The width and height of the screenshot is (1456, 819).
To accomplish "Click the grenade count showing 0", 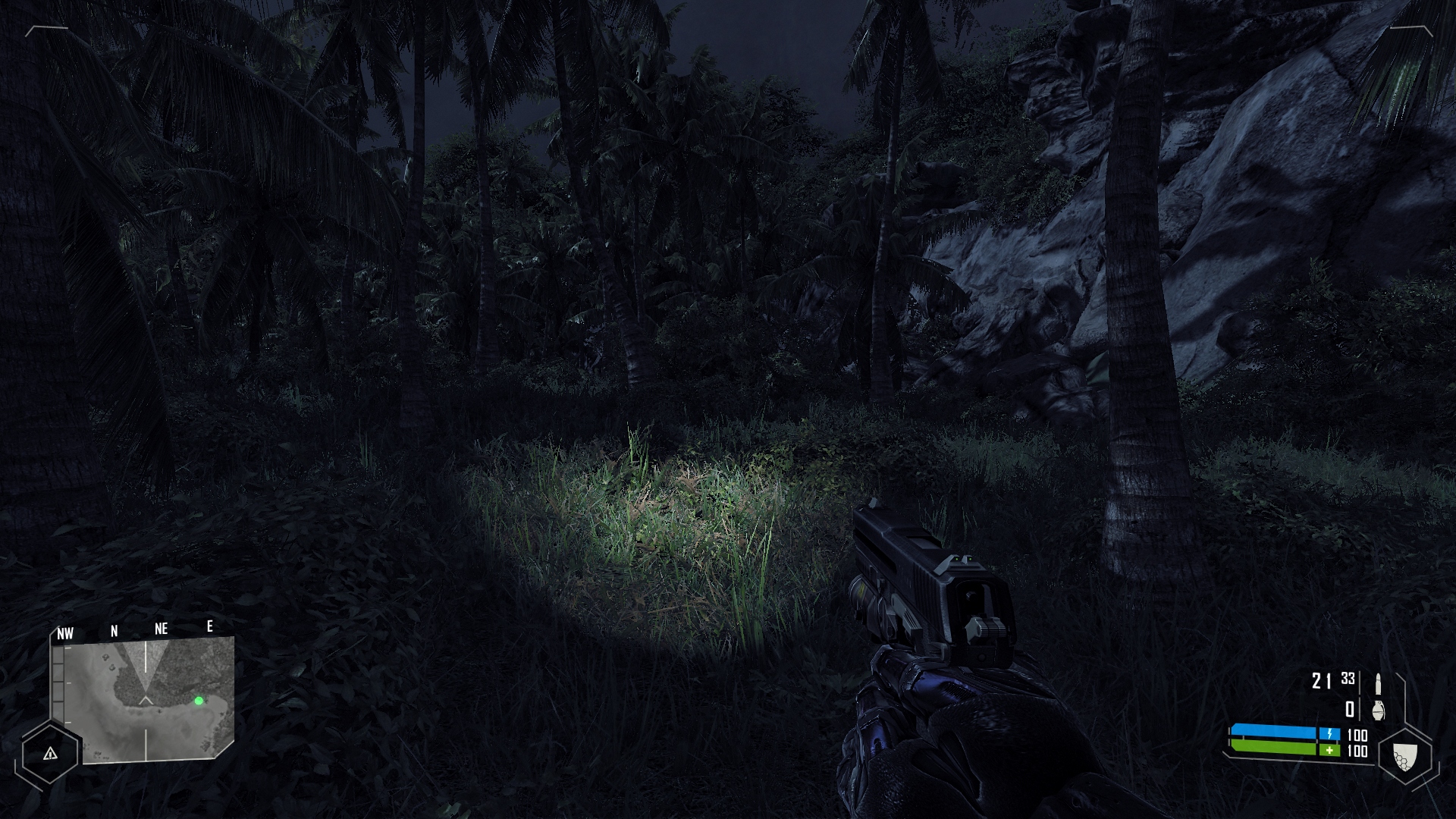I will (1350, 711).
